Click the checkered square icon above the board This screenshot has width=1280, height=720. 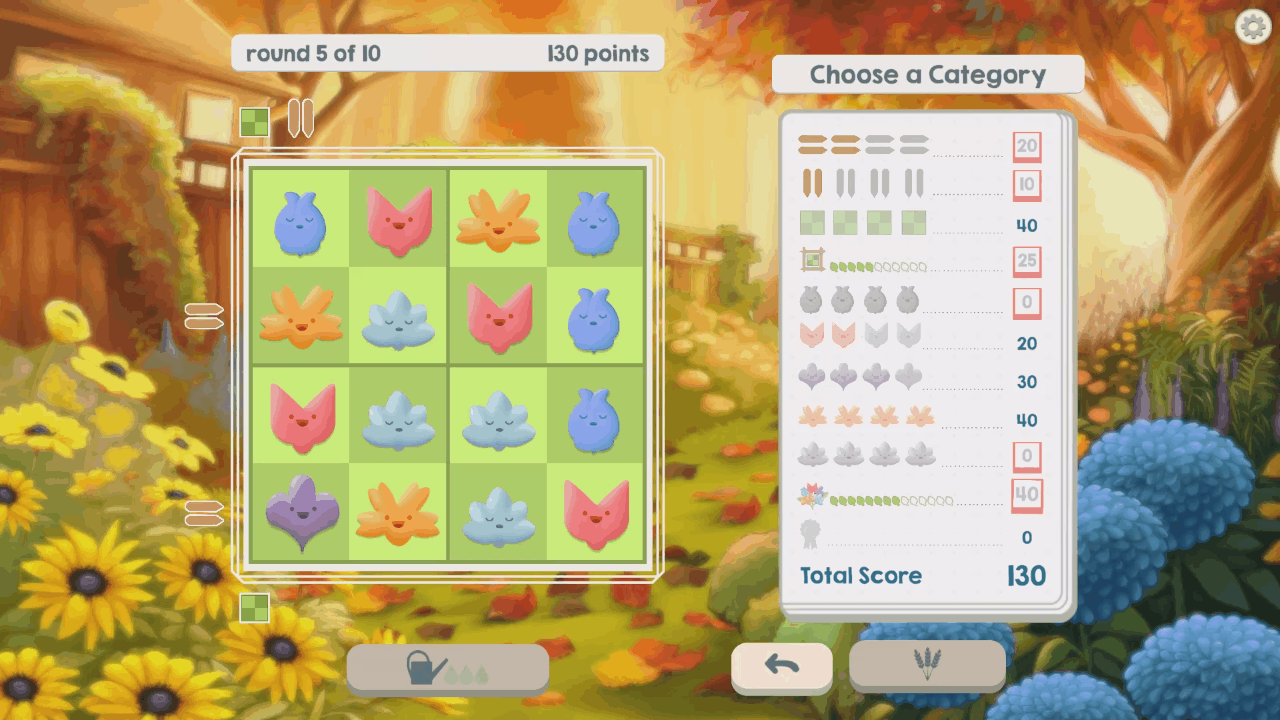click(x=255, y=122)
